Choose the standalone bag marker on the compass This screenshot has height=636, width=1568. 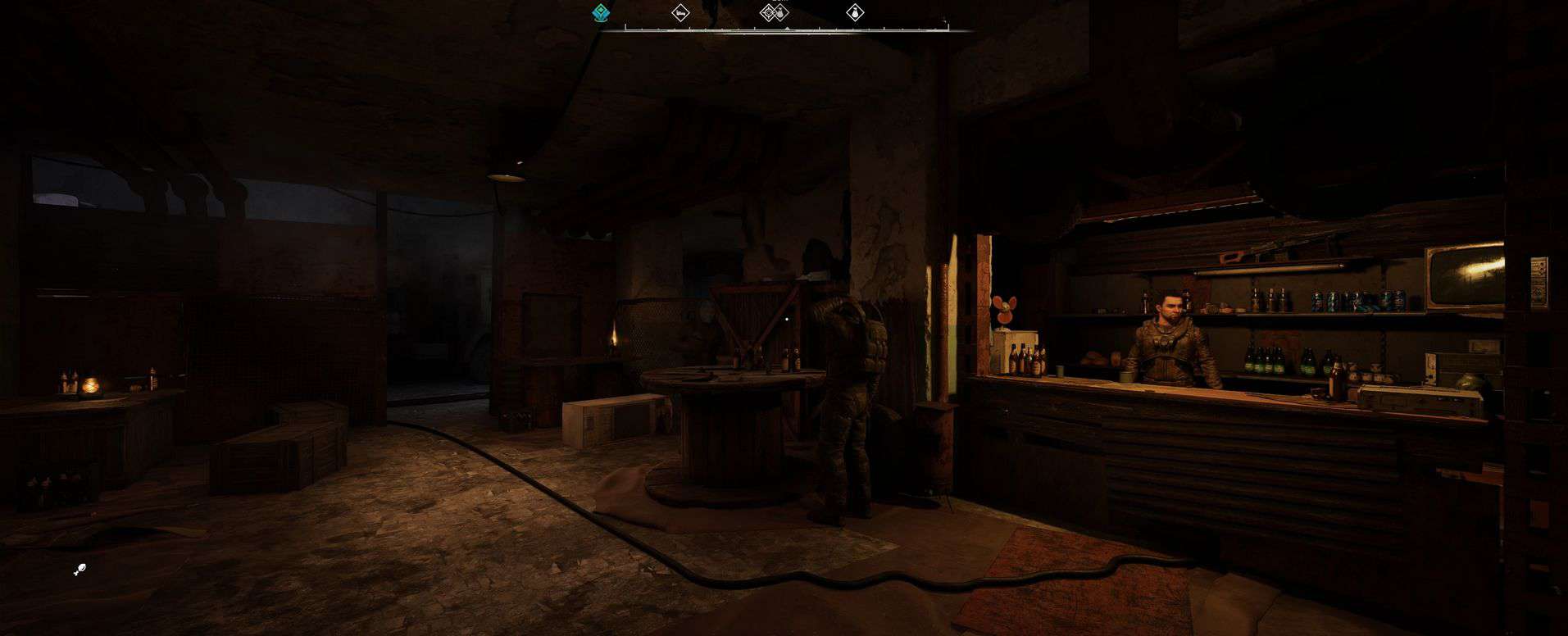pos(856,13)
